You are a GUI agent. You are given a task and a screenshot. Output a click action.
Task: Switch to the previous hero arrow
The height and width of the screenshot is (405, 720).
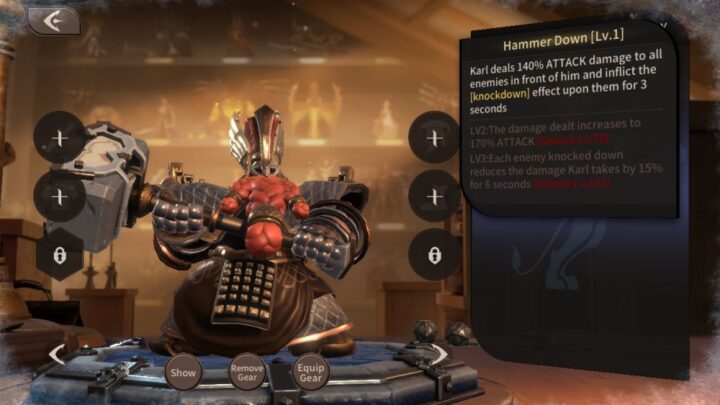coord(57,353)
